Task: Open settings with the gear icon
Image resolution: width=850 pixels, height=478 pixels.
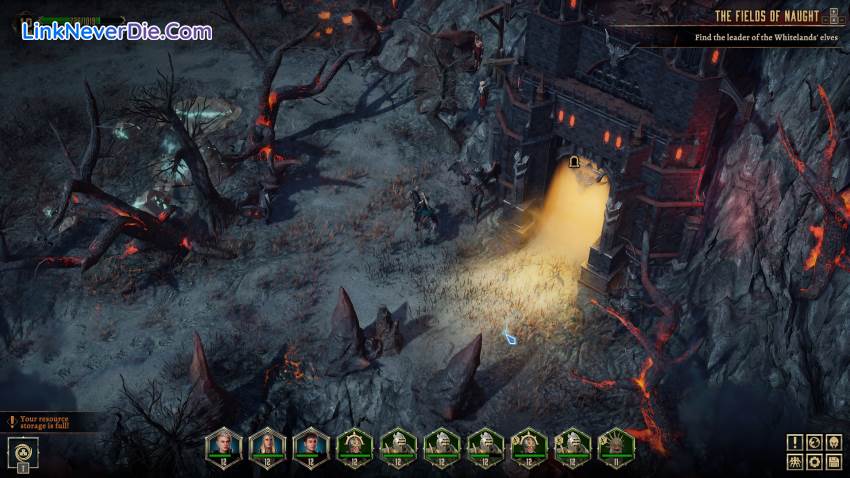Action: [x=814, y=461]
